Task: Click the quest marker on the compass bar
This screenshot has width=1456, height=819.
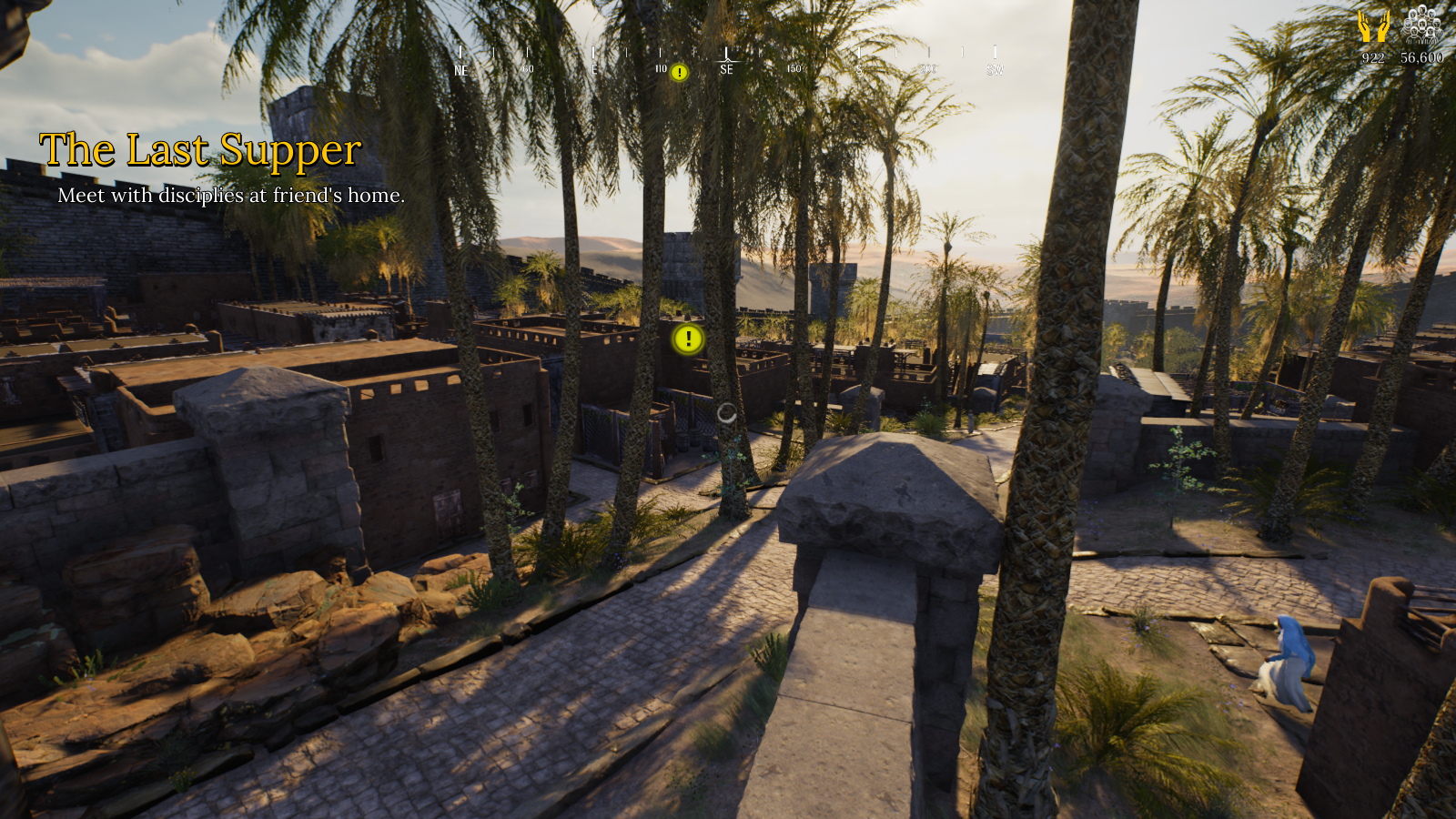Action: [x=679, y=73]
